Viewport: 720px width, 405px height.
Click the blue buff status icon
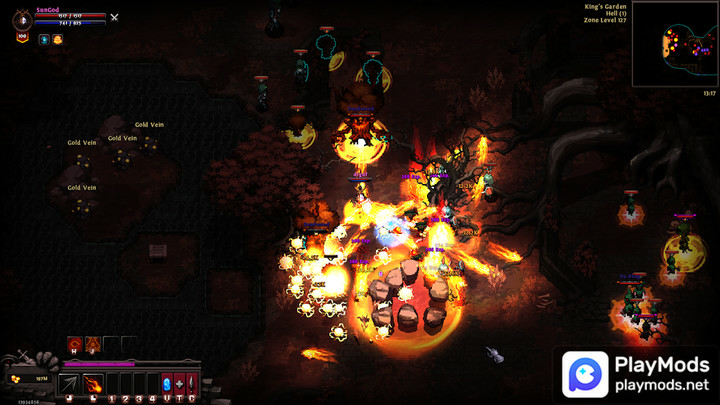tap(44, 39)
